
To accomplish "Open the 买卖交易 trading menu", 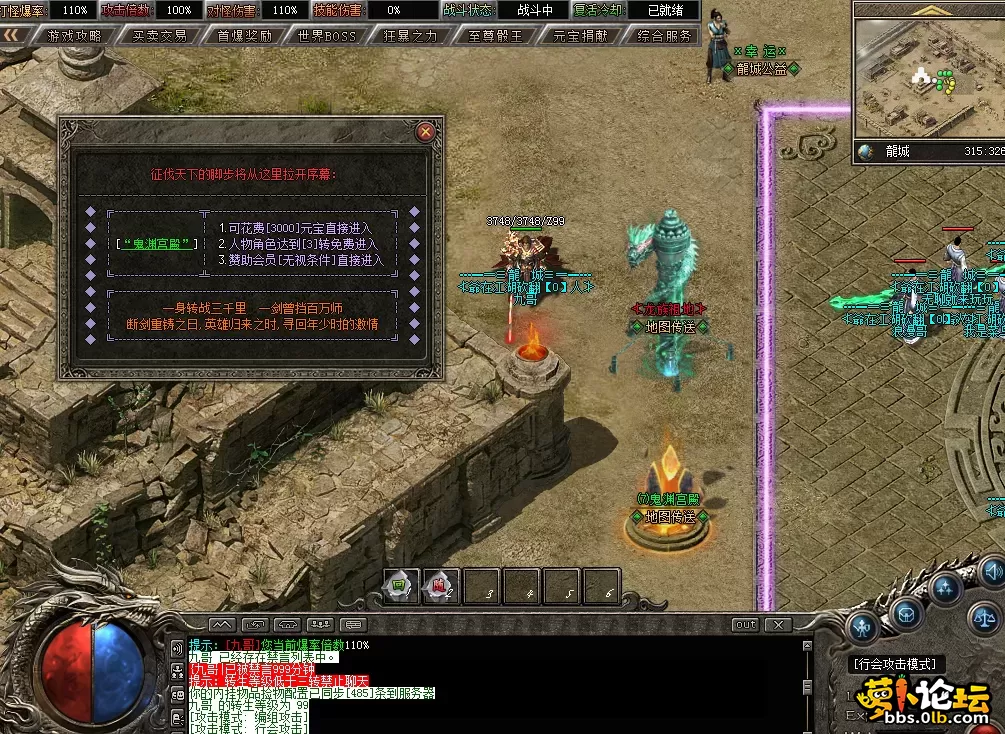I will point(159,36).
